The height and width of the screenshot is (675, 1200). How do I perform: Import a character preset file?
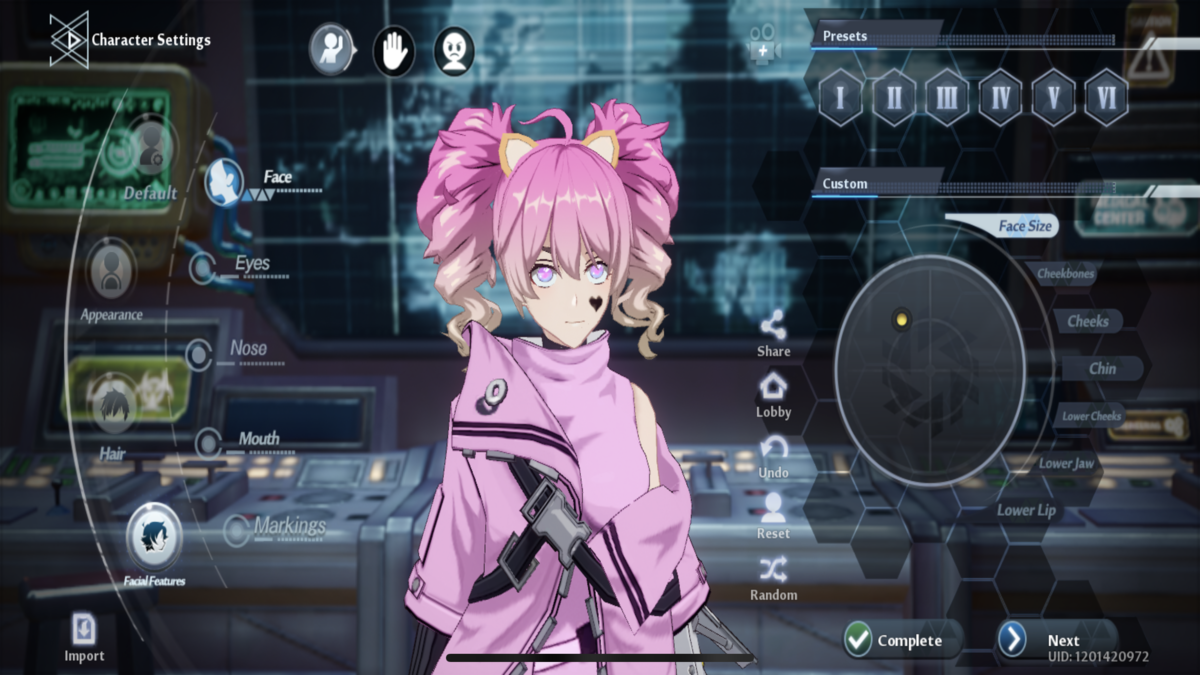coord(84,637)
